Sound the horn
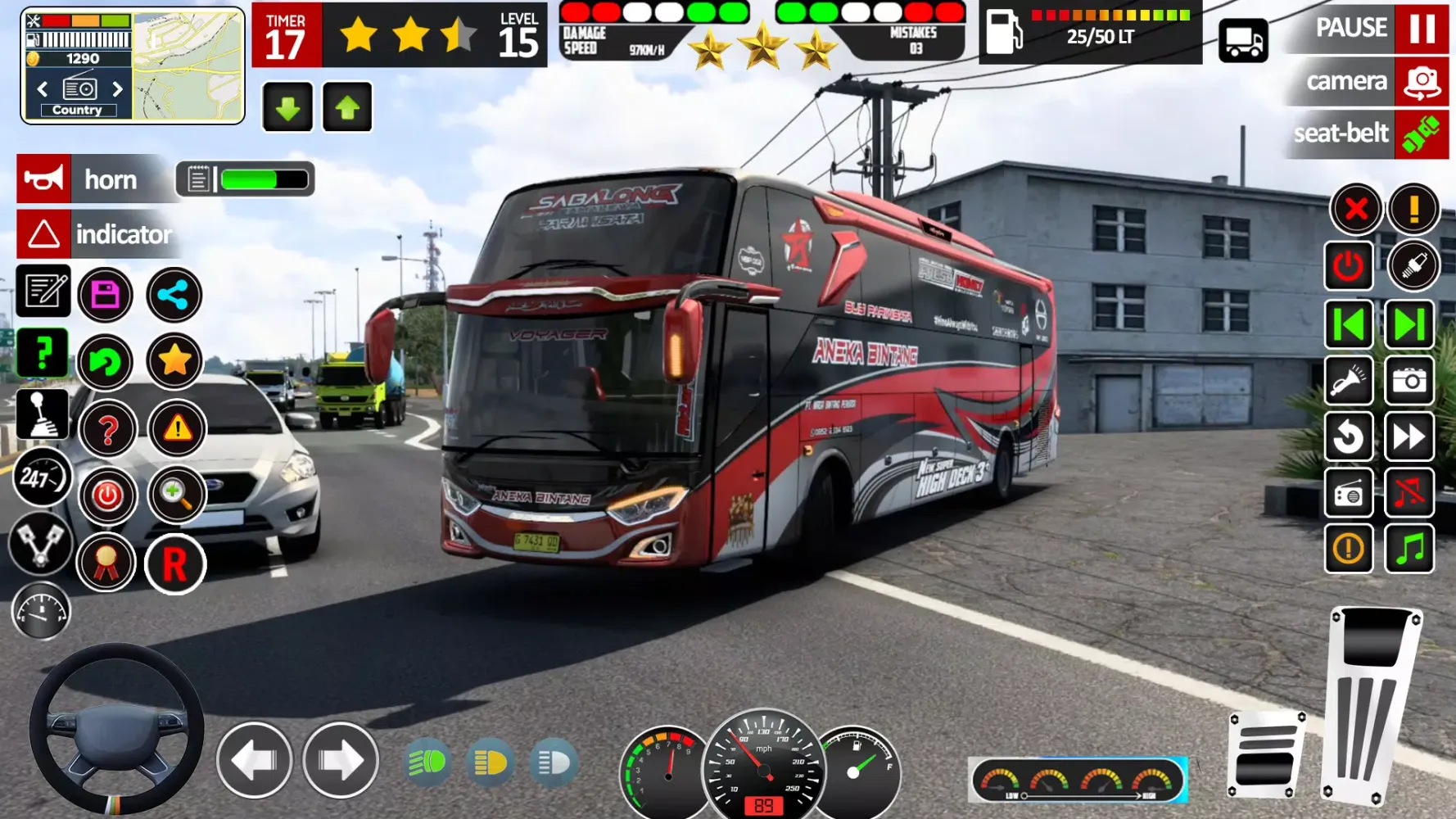Image resolution: width=1456 pixels, height=819 pixels. [x=44, y=179]
